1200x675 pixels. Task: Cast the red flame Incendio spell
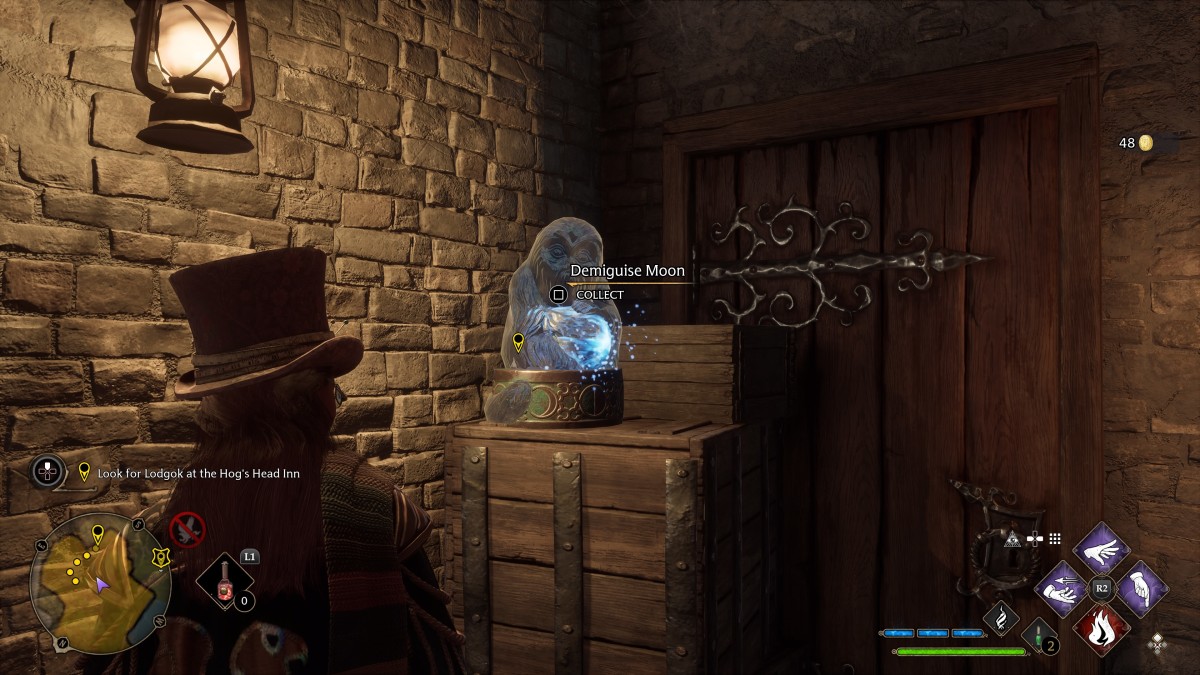coord(1101,628)
